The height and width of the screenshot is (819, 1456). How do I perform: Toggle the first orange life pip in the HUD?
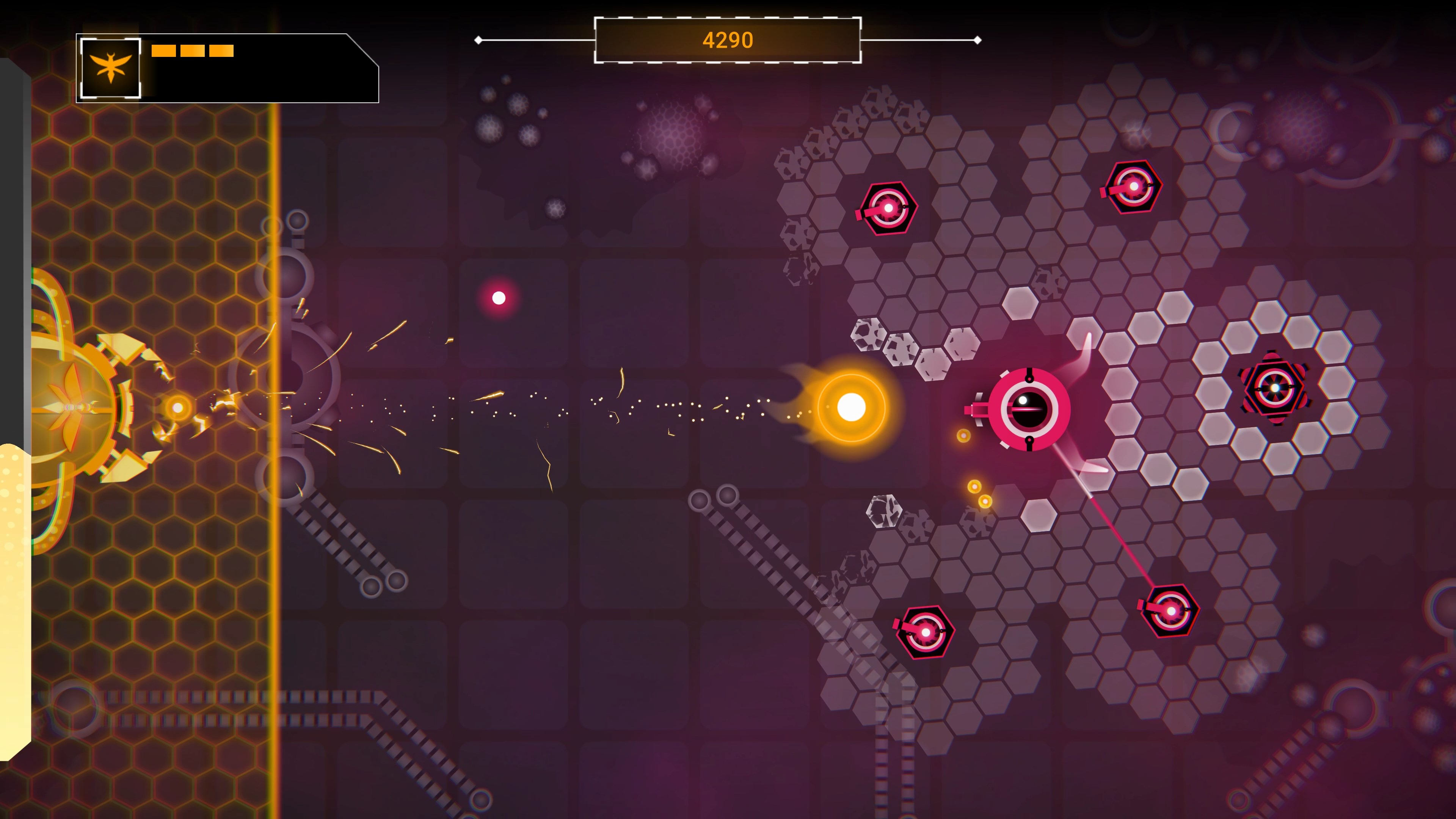coord(163,51)
